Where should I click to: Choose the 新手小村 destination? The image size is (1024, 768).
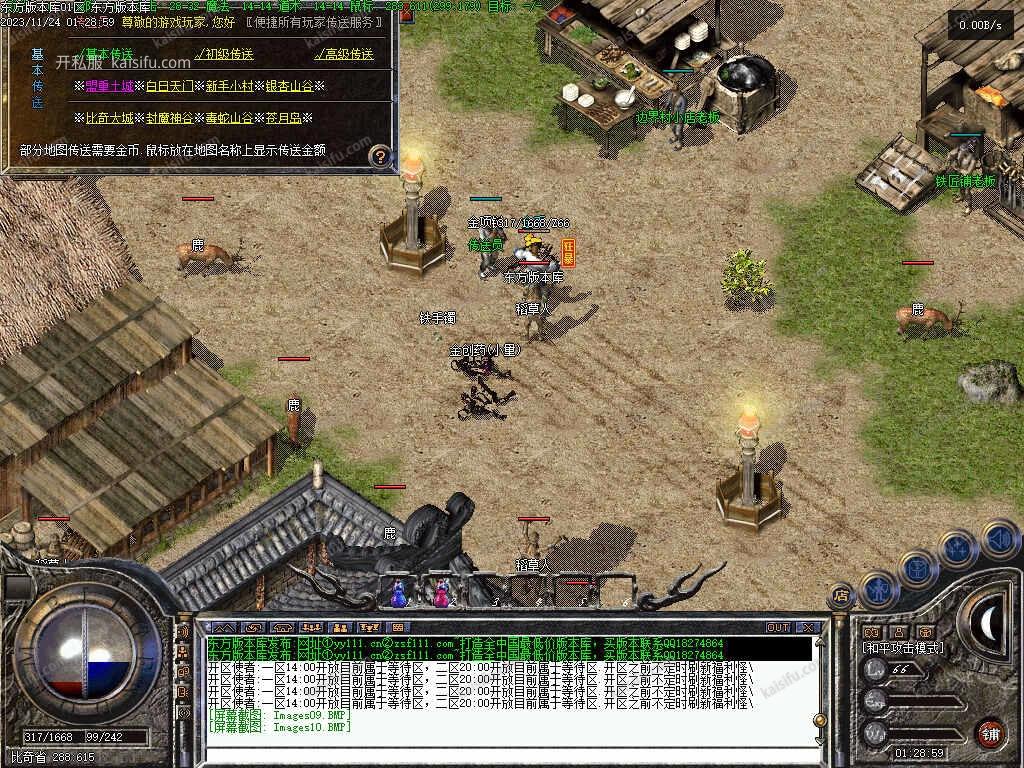click(x=229, y=86)
